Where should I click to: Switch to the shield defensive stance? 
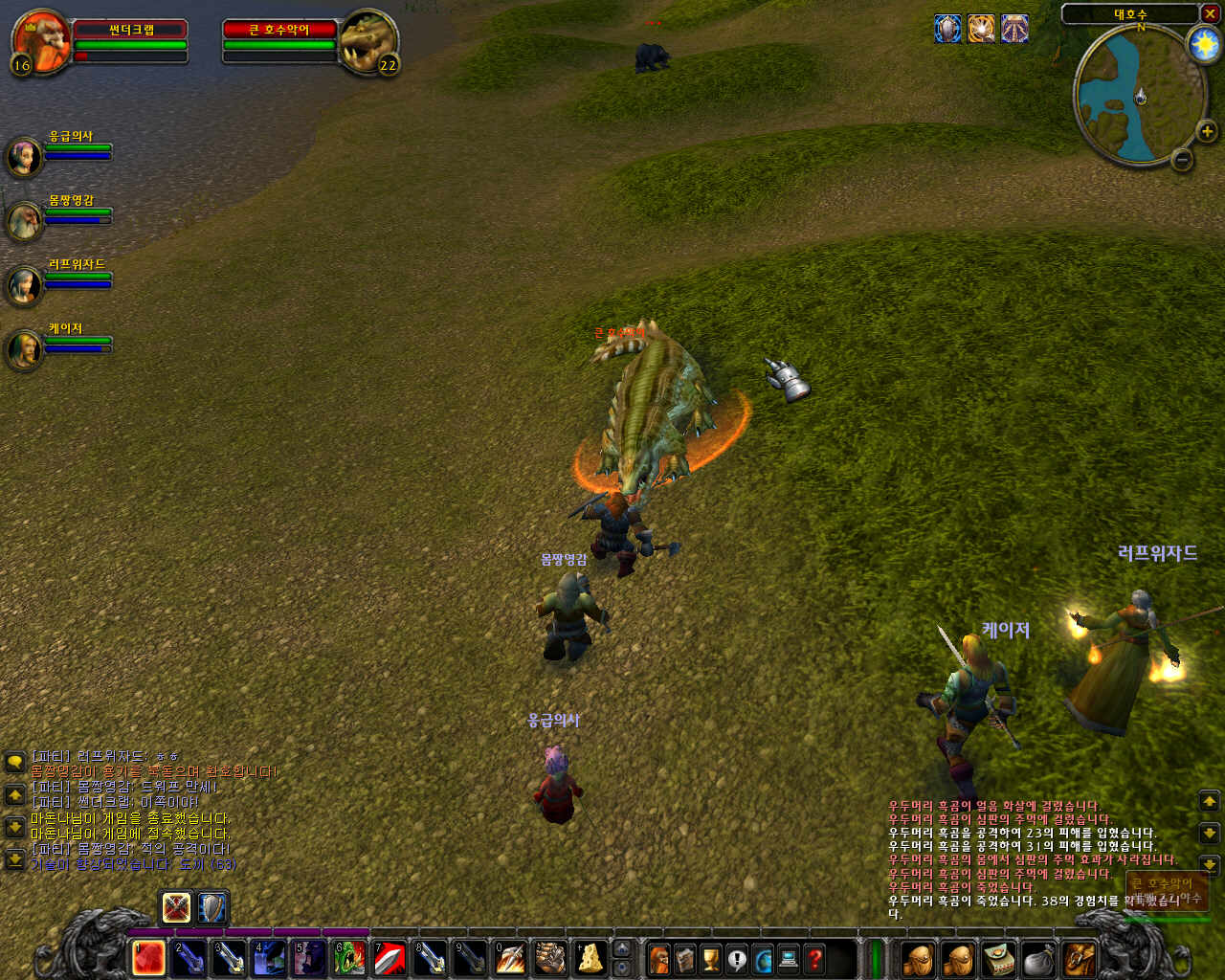point(212,907)
